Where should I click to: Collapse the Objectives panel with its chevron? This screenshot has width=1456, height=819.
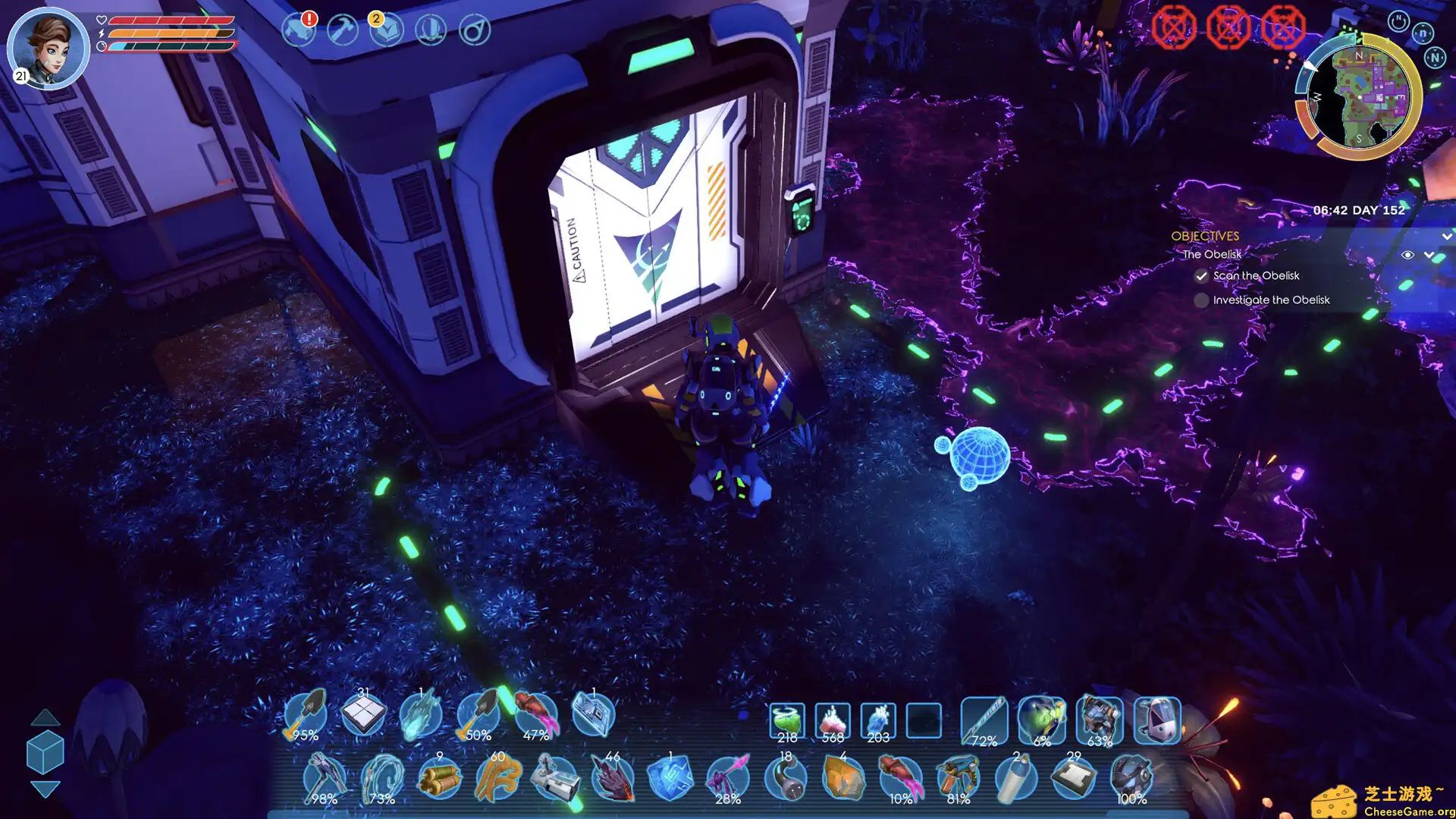pyautogui.click(x=1447, y=237)
